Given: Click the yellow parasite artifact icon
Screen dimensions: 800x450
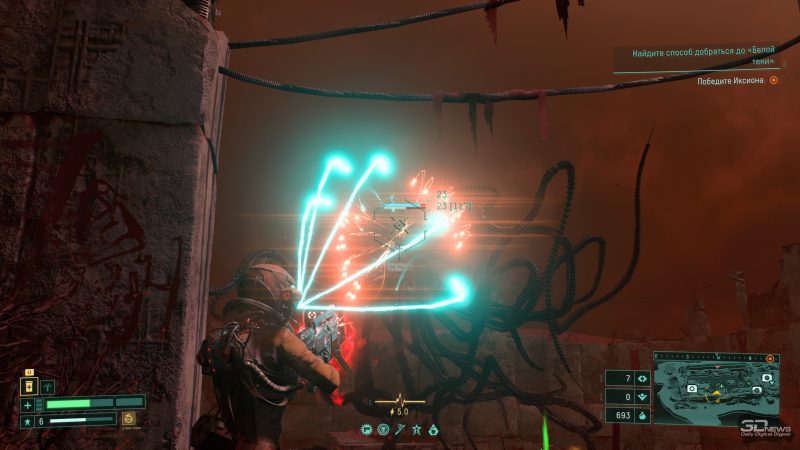Looking at the screenshot, I should [x=129, y=420].
